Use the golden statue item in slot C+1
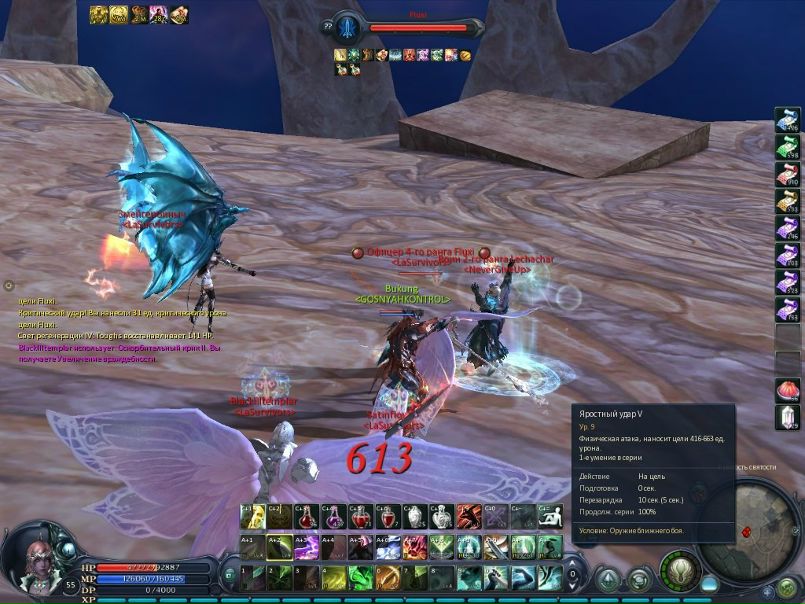 click(253, 516)
